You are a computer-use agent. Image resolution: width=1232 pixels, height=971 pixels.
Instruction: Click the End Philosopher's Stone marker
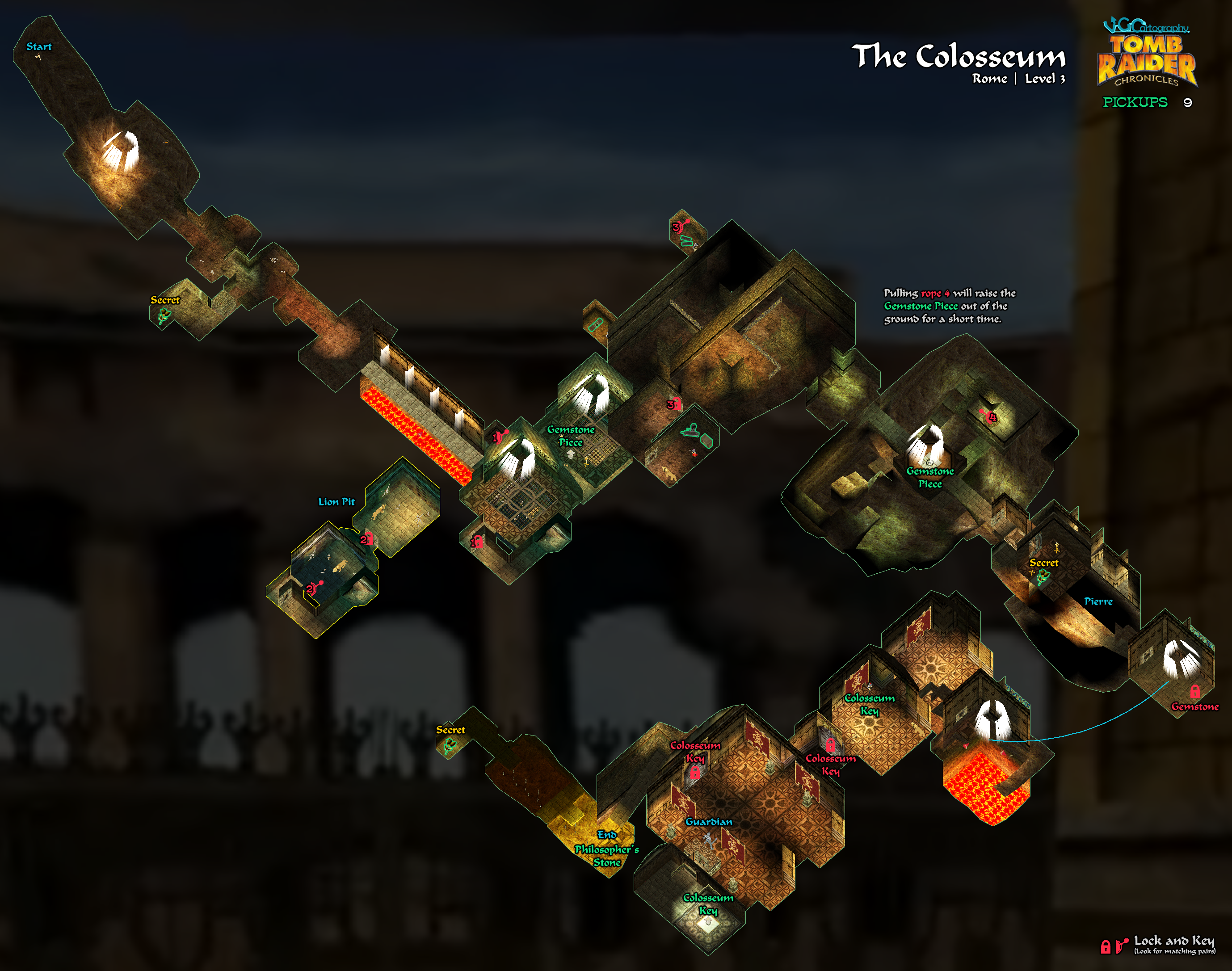coord(607,848)
